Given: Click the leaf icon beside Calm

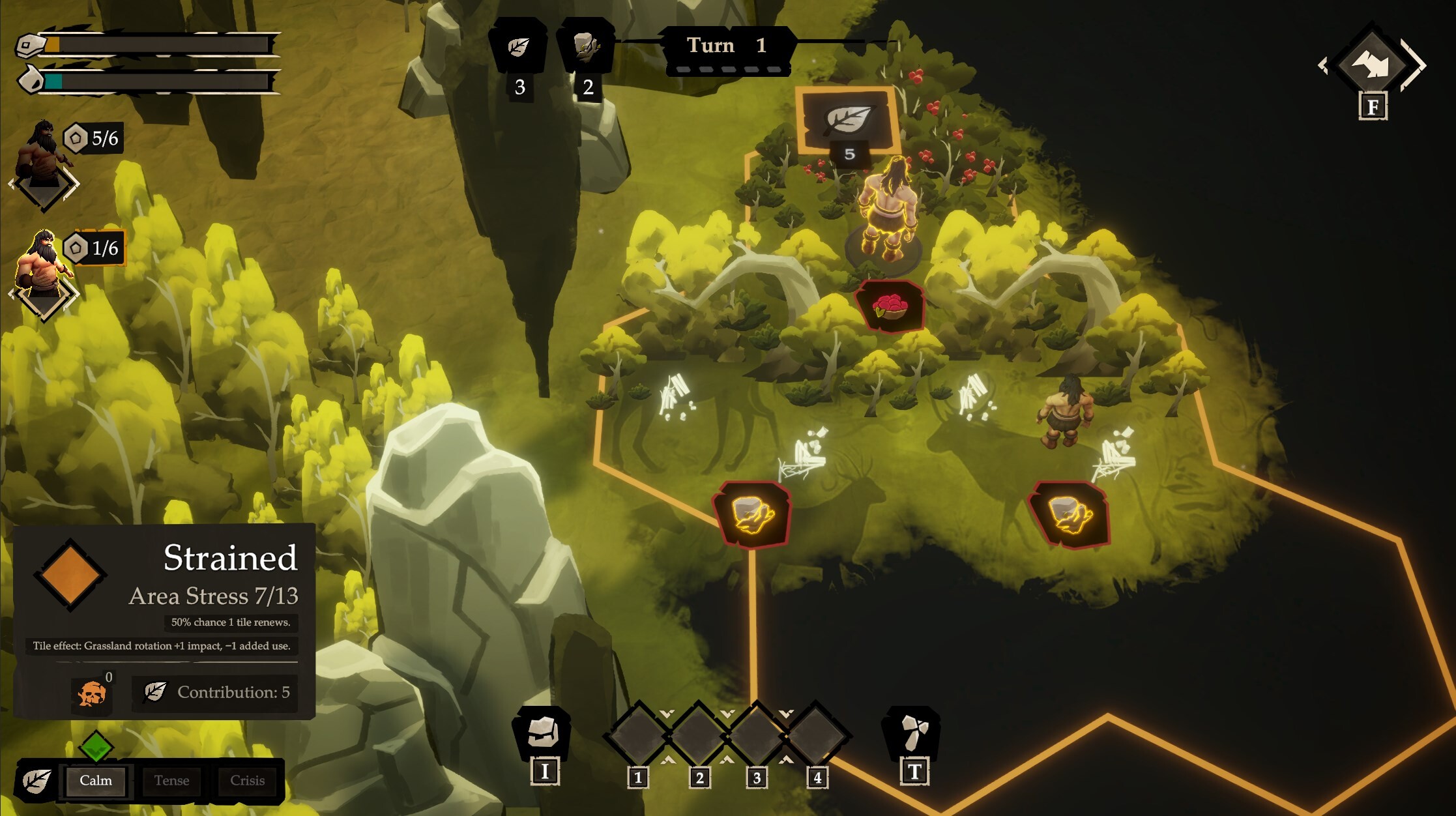Looking at the screenshot, I should click(36, 781).
